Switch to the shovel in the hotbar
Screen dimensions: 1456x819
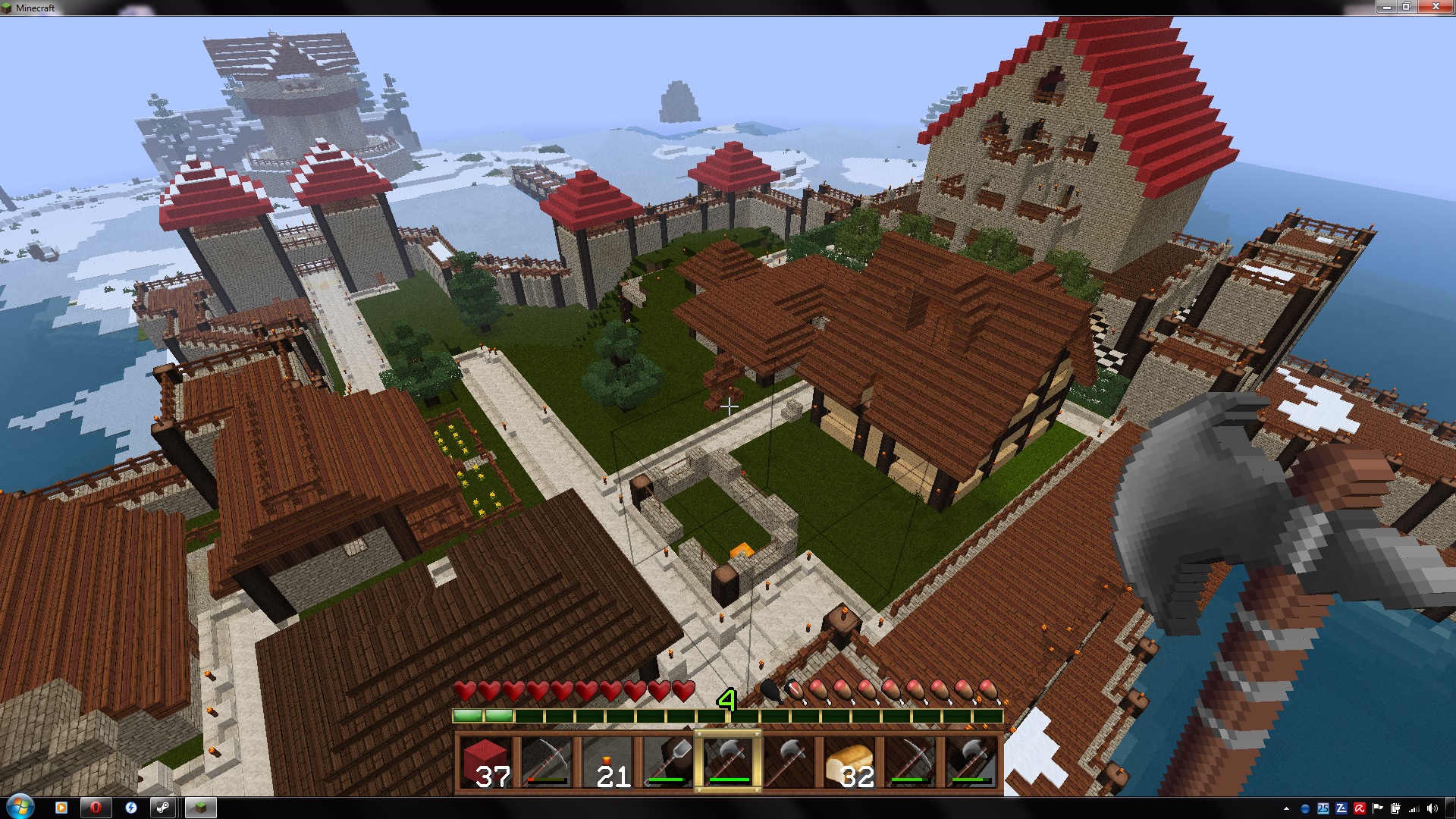point(667,761)
